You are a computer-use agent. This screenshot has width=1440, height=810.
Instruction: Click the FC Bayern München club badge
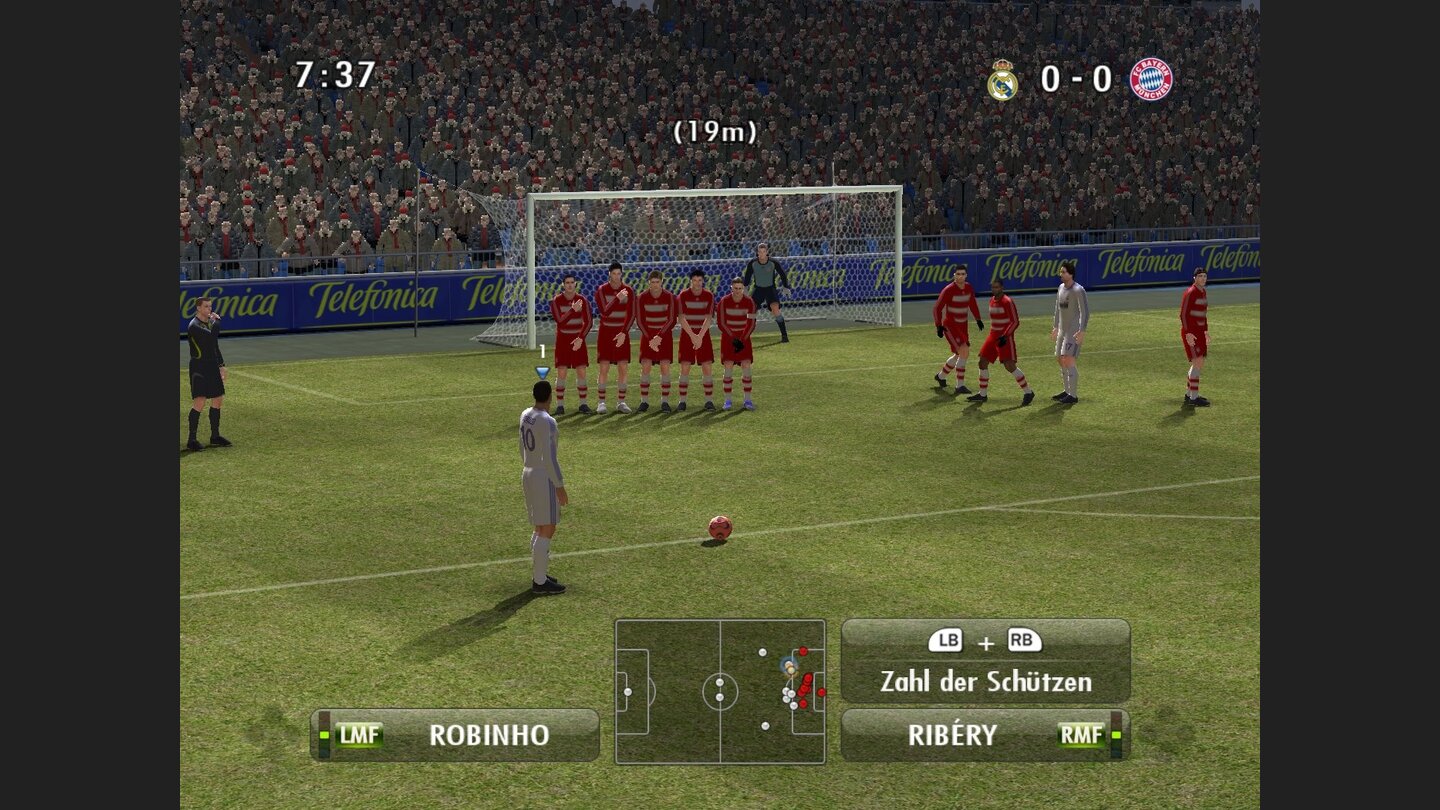tap(1152, 80)
